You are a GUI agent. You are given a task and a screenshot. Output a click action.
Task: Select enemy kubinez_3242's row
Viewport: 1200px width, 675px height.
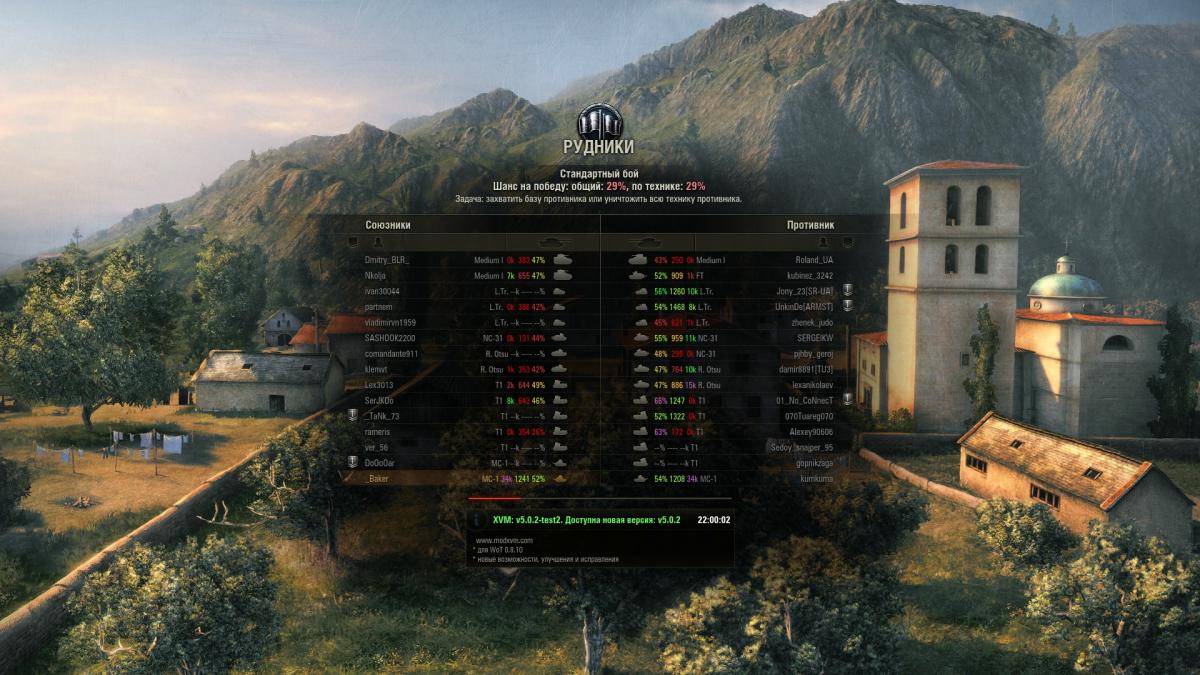811,275
